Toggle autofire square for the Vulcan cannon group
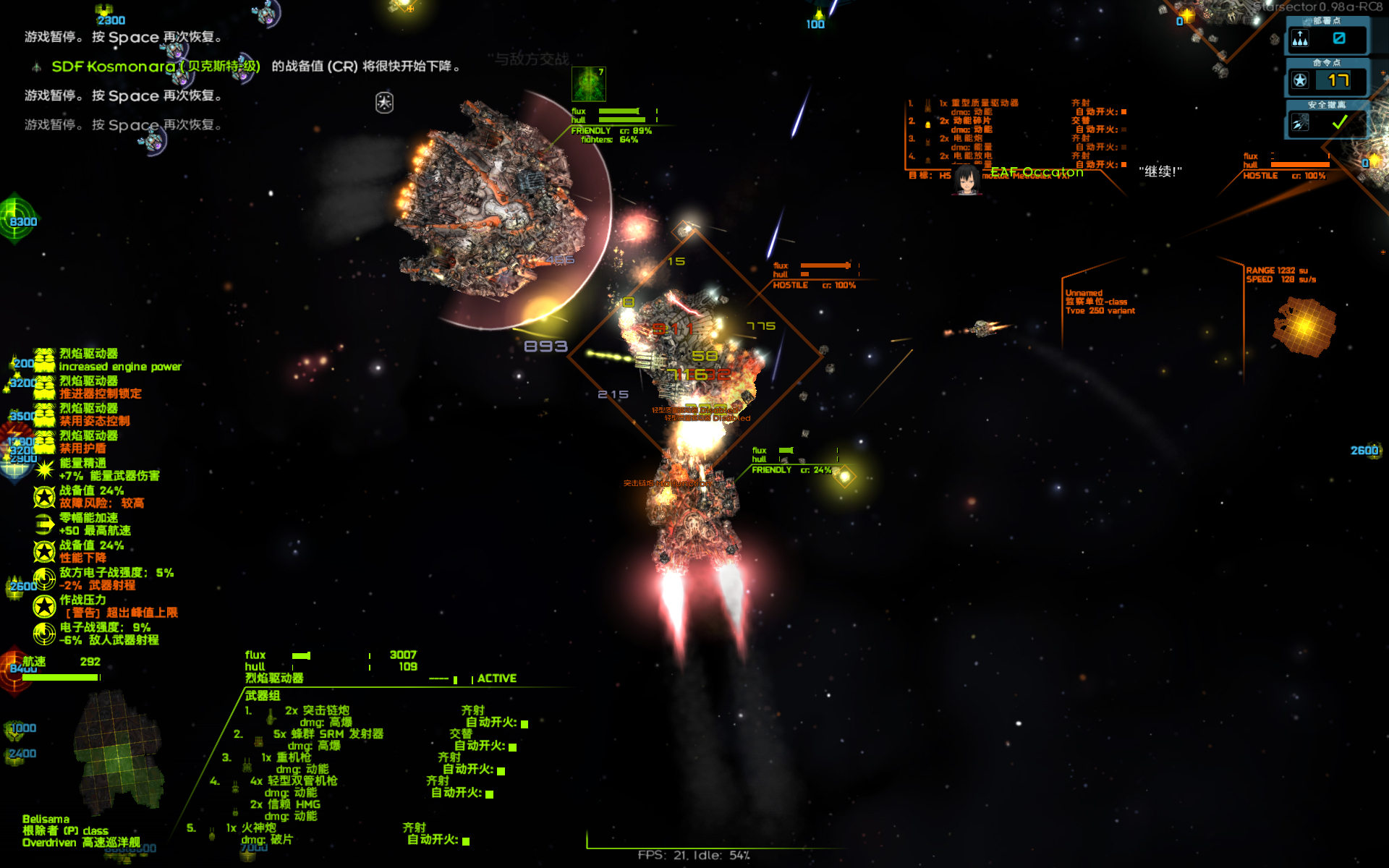Screen dimensions: 1389x868 pyautogui.click(x=466, y=841)
